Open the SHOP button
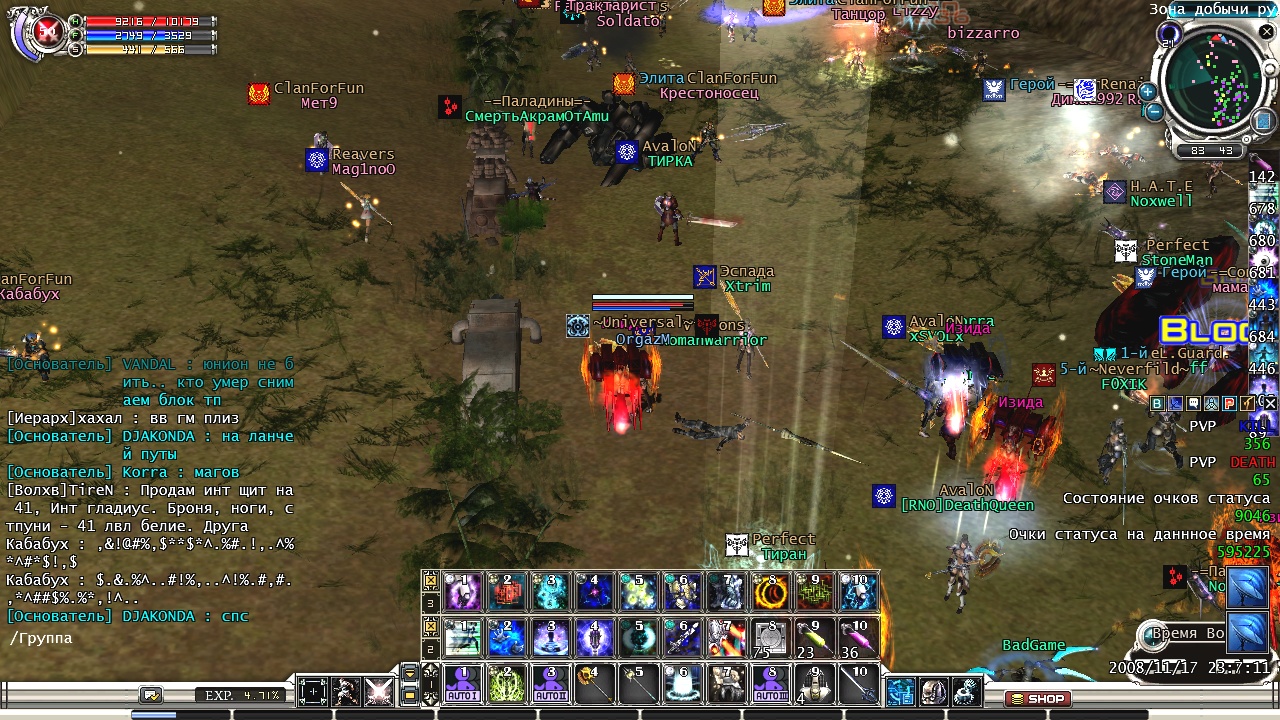1280x720 pixels. (x=1037, y=699)
